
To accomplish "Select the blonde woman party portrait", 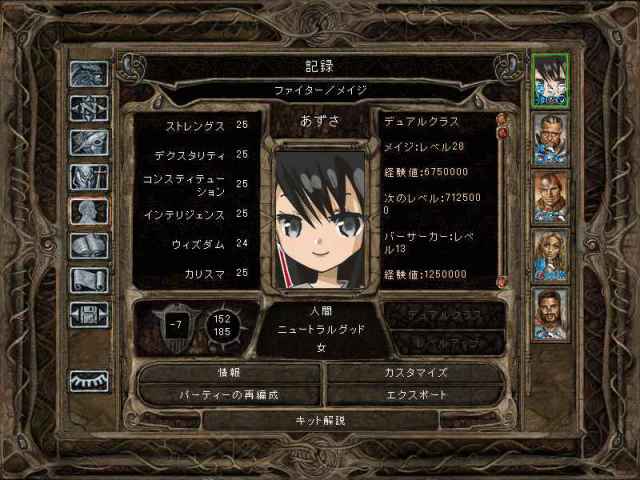I will click(550, 255).
